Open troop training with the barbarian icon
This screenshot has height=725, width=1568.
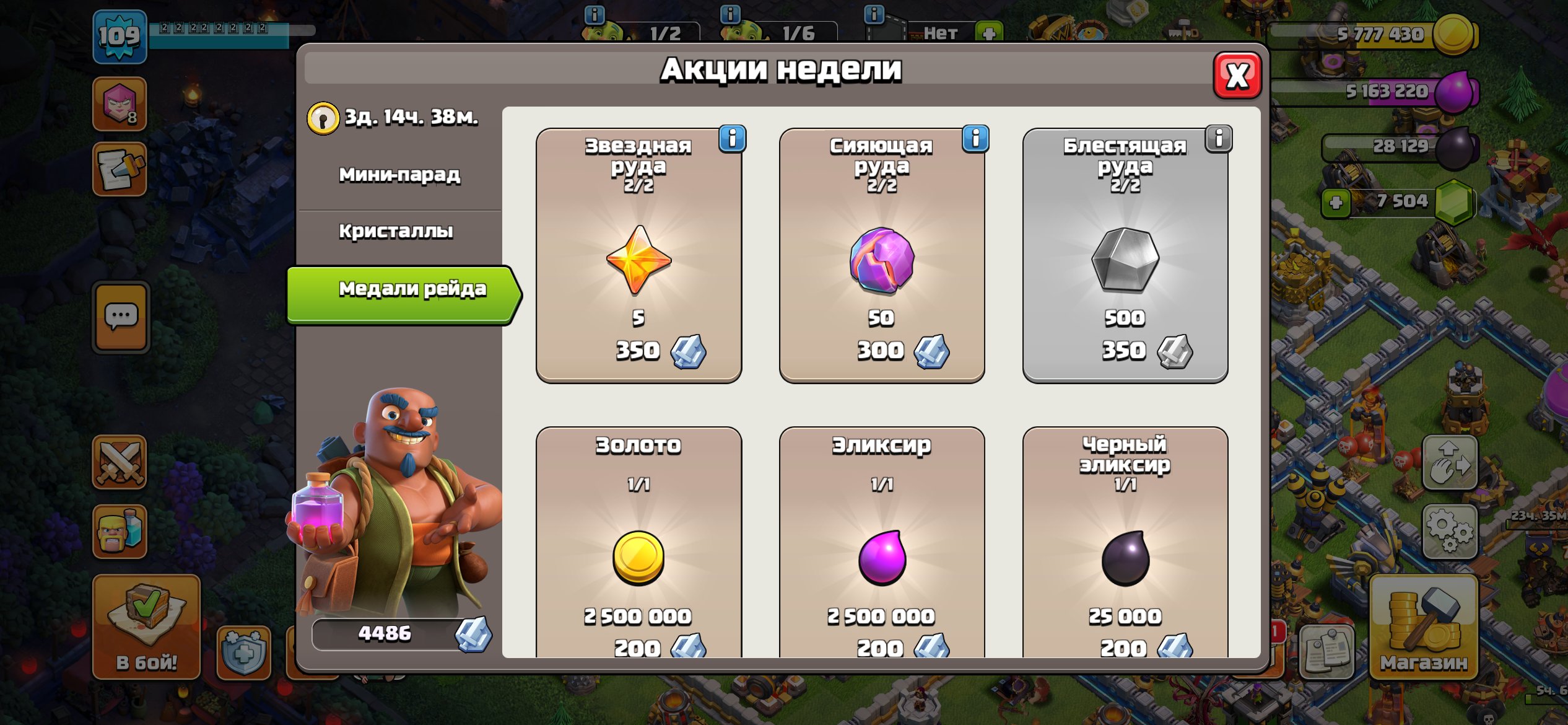pyautogui.click(x=121, y=530)
